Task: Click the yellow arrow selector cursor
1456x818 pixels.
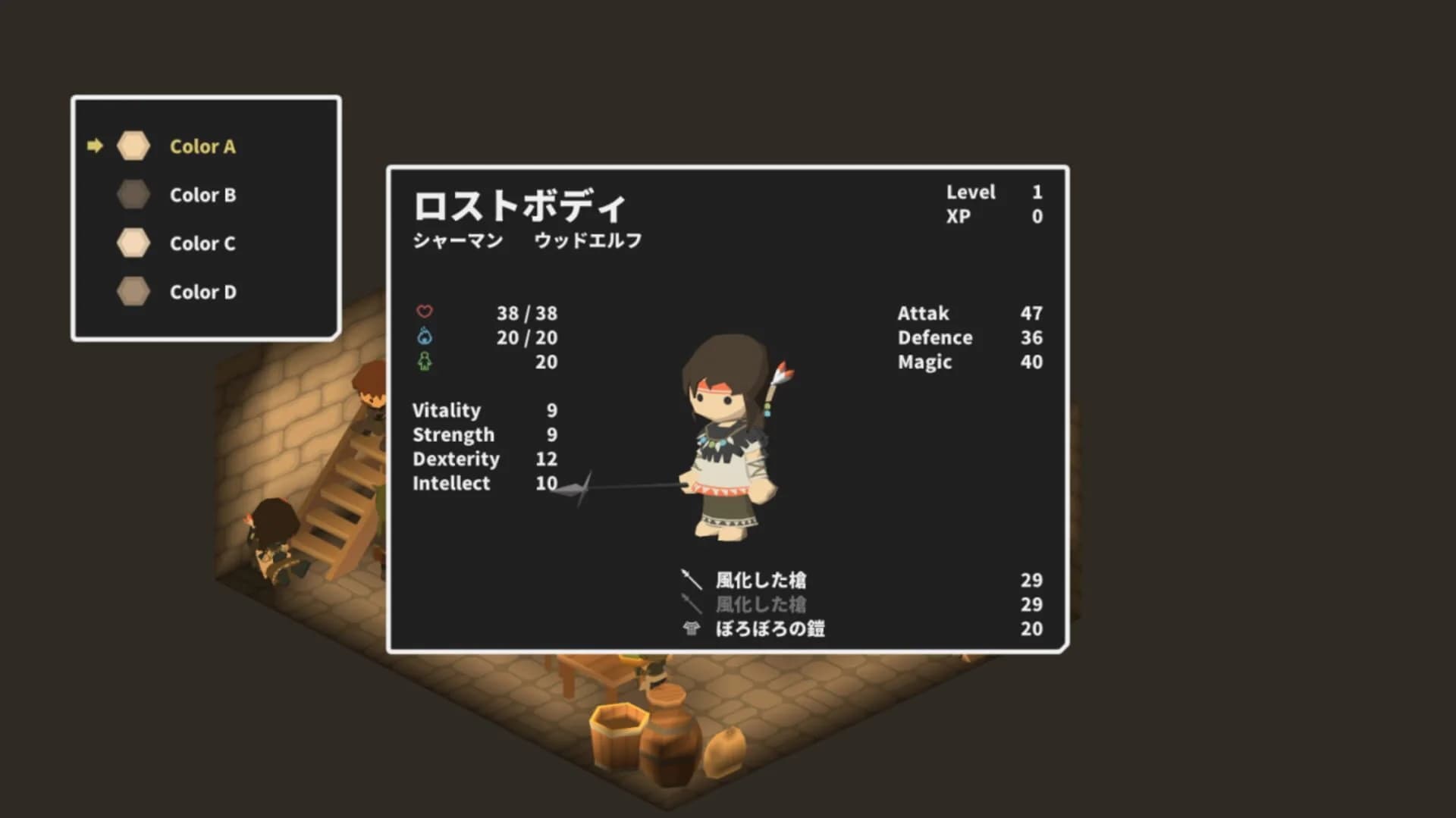Action: (x=96, y=146)
